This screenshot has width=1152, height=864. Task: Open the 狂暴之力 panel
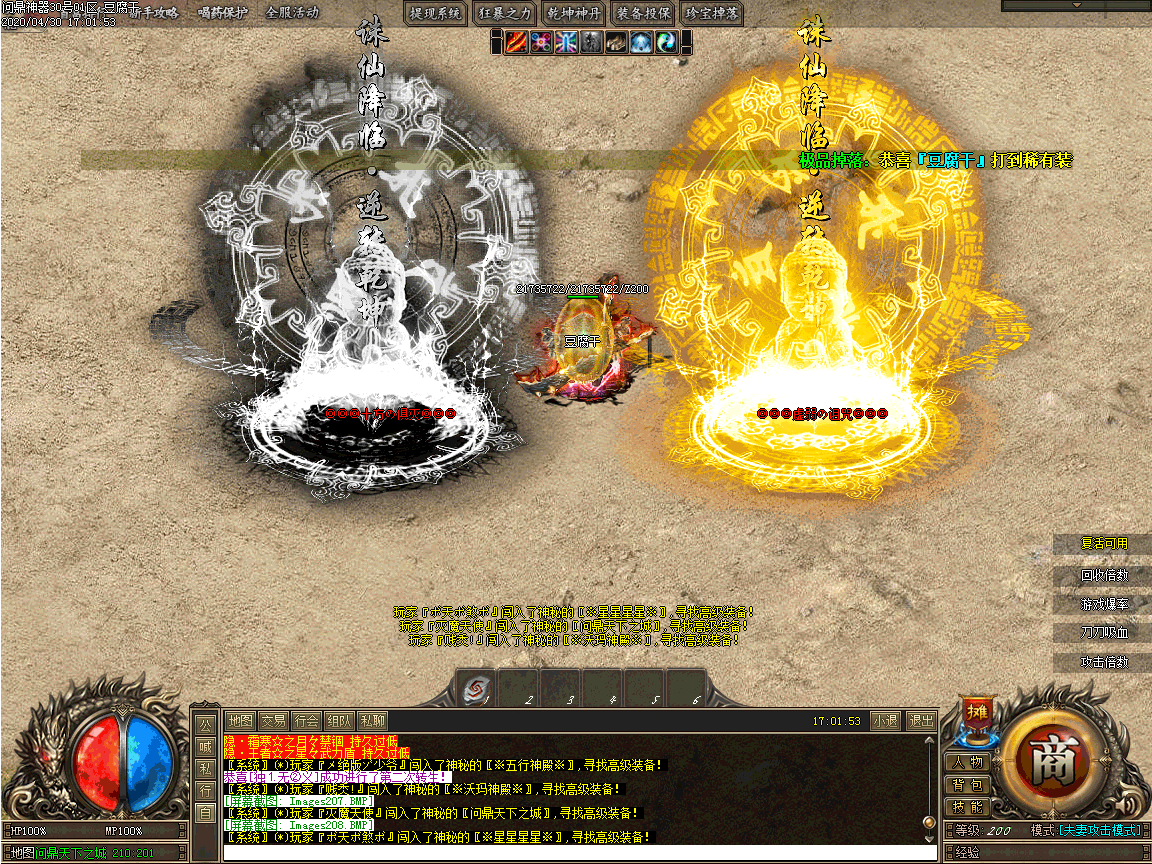(x=506, y=13)
